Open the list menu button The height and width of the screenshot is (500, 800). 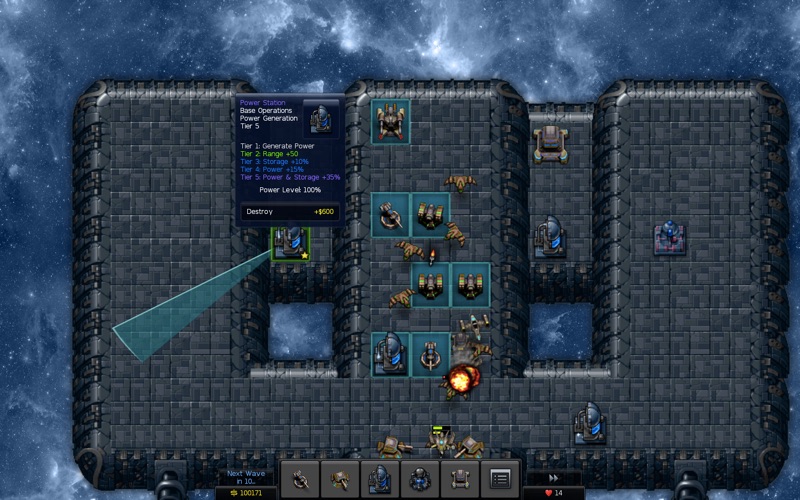click(x=501, y=478)
